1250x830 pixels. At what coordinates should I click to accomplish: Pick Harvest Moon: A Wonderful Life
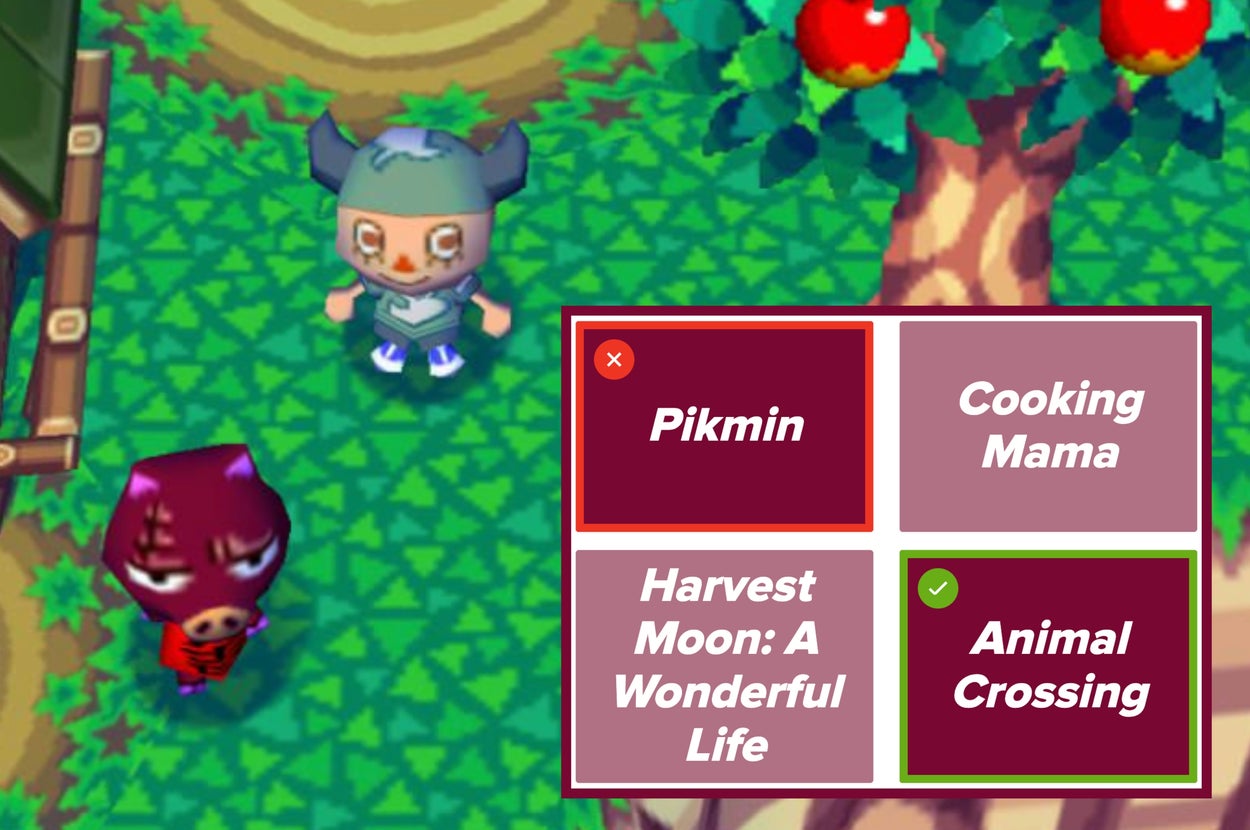(725, 666)
